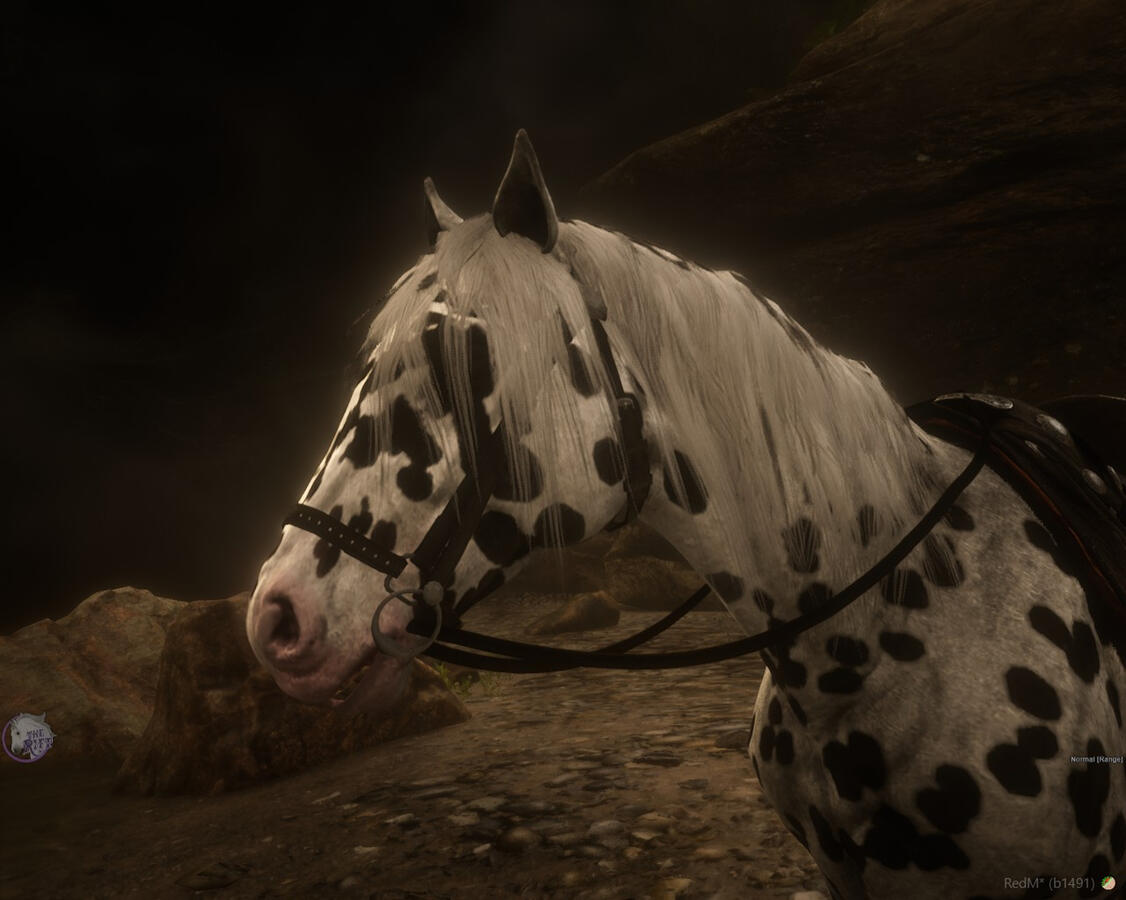Click the Normal [Range] voice indicator

tap(1096, 759)
